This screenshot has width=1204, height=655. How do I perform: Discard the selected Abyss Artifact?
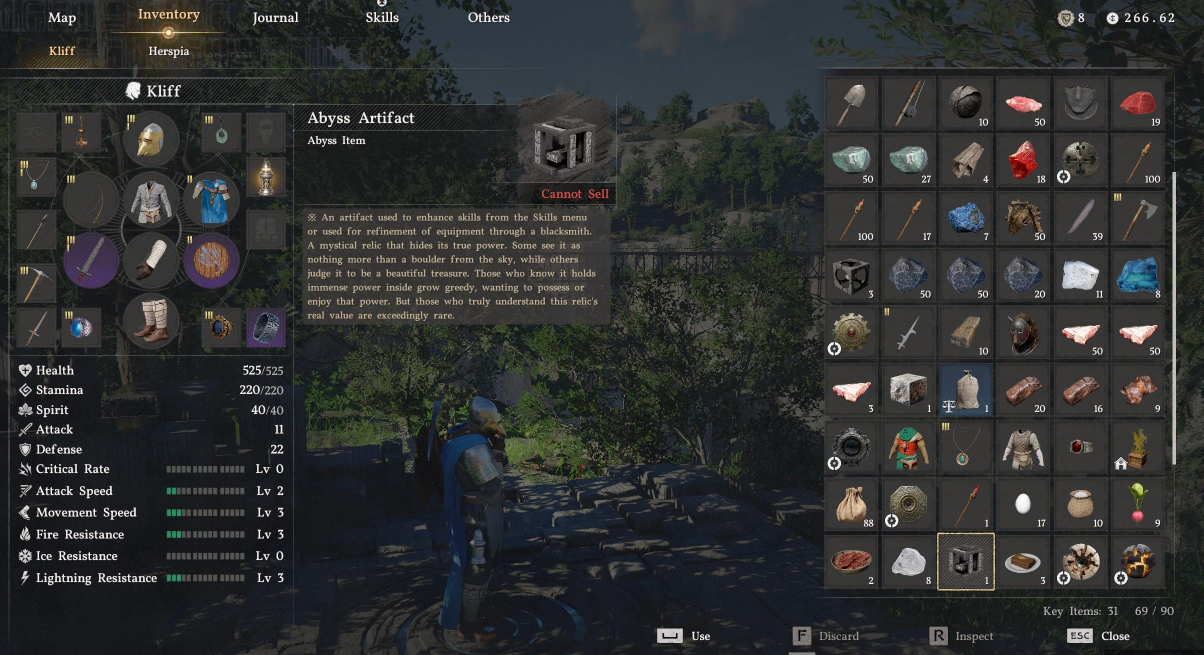(x=838, y=636)
